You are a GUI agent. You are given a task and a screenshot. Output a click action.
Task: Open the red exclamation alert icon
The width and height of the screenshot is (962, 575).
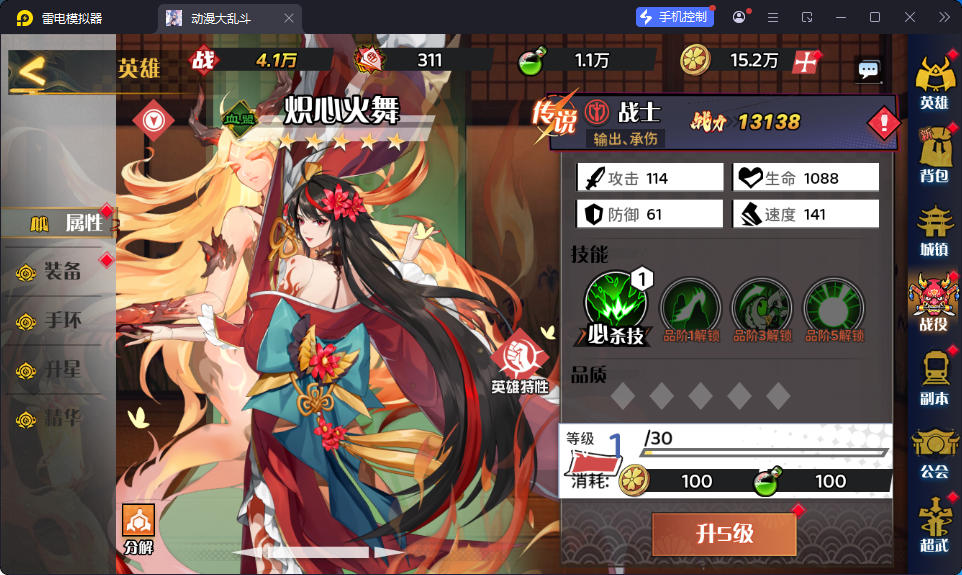click(883, 123)
